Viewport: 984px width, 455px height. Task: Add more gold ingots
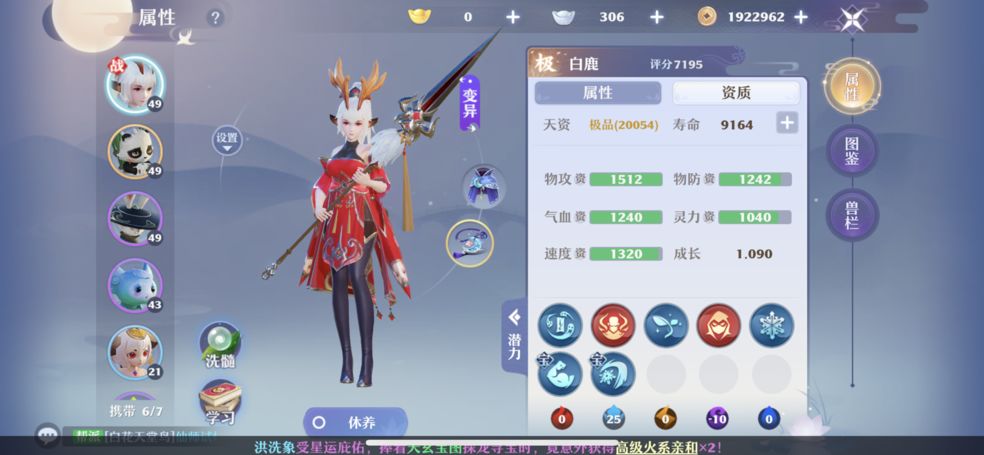(513, 17)
